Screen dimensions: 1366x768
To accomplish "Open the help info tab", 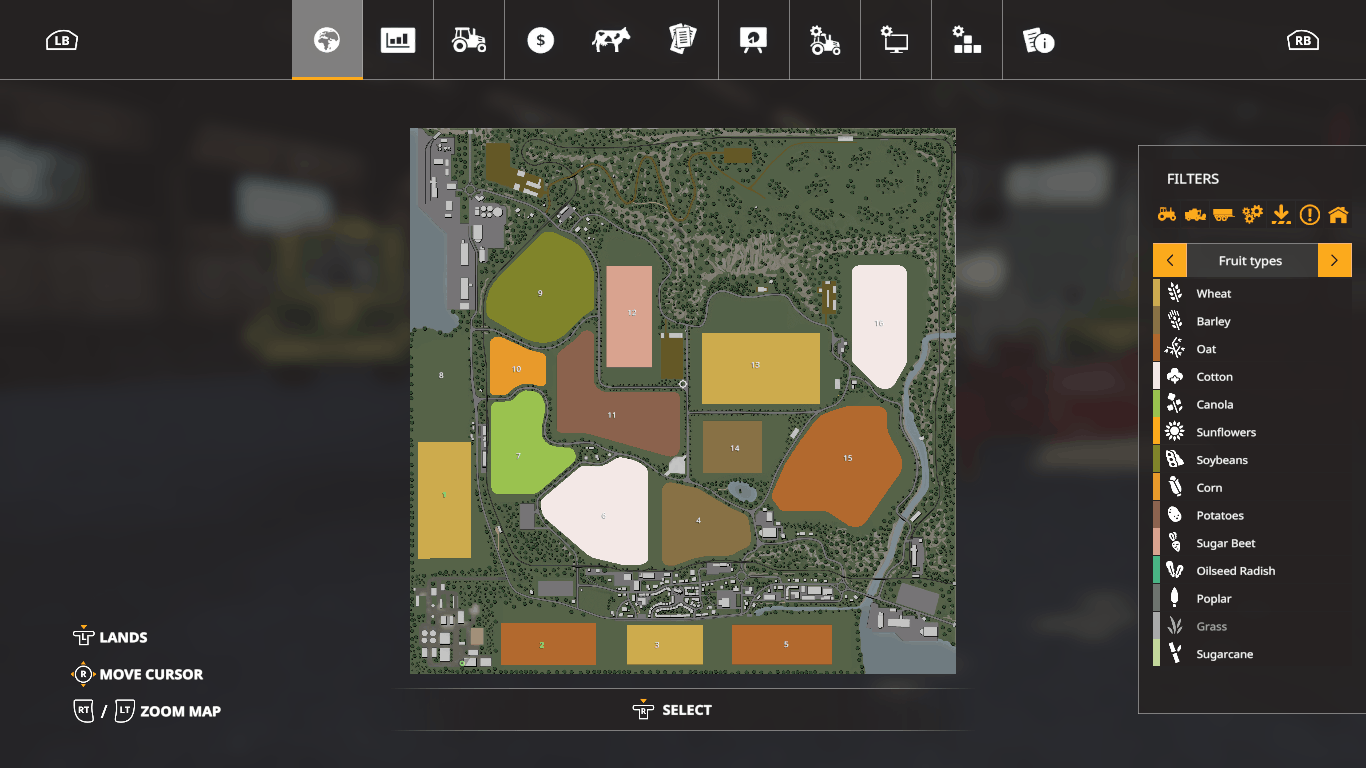I will coord(1038,40).
